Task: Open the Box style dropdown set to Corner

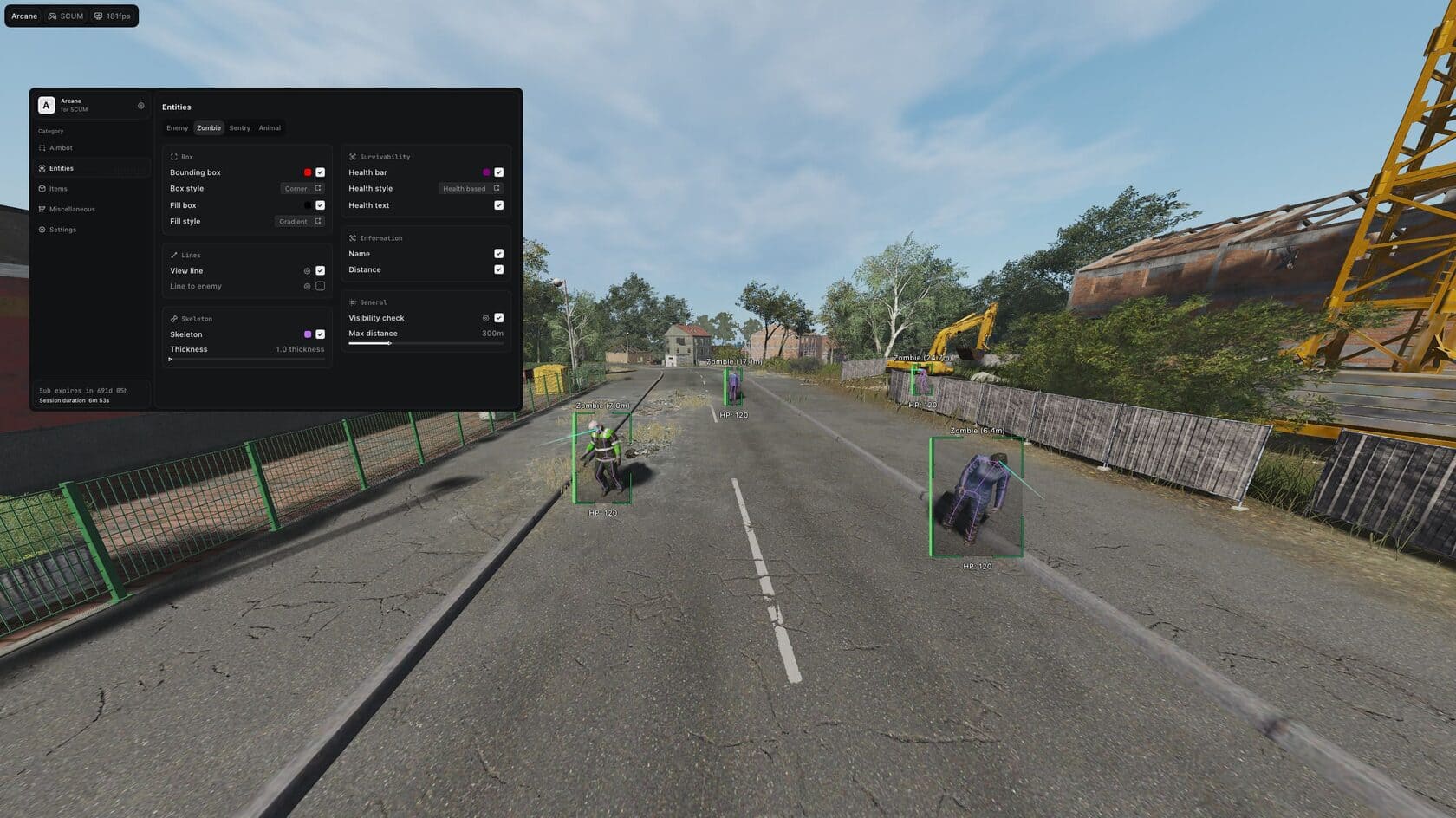Action: coord(302,189)
